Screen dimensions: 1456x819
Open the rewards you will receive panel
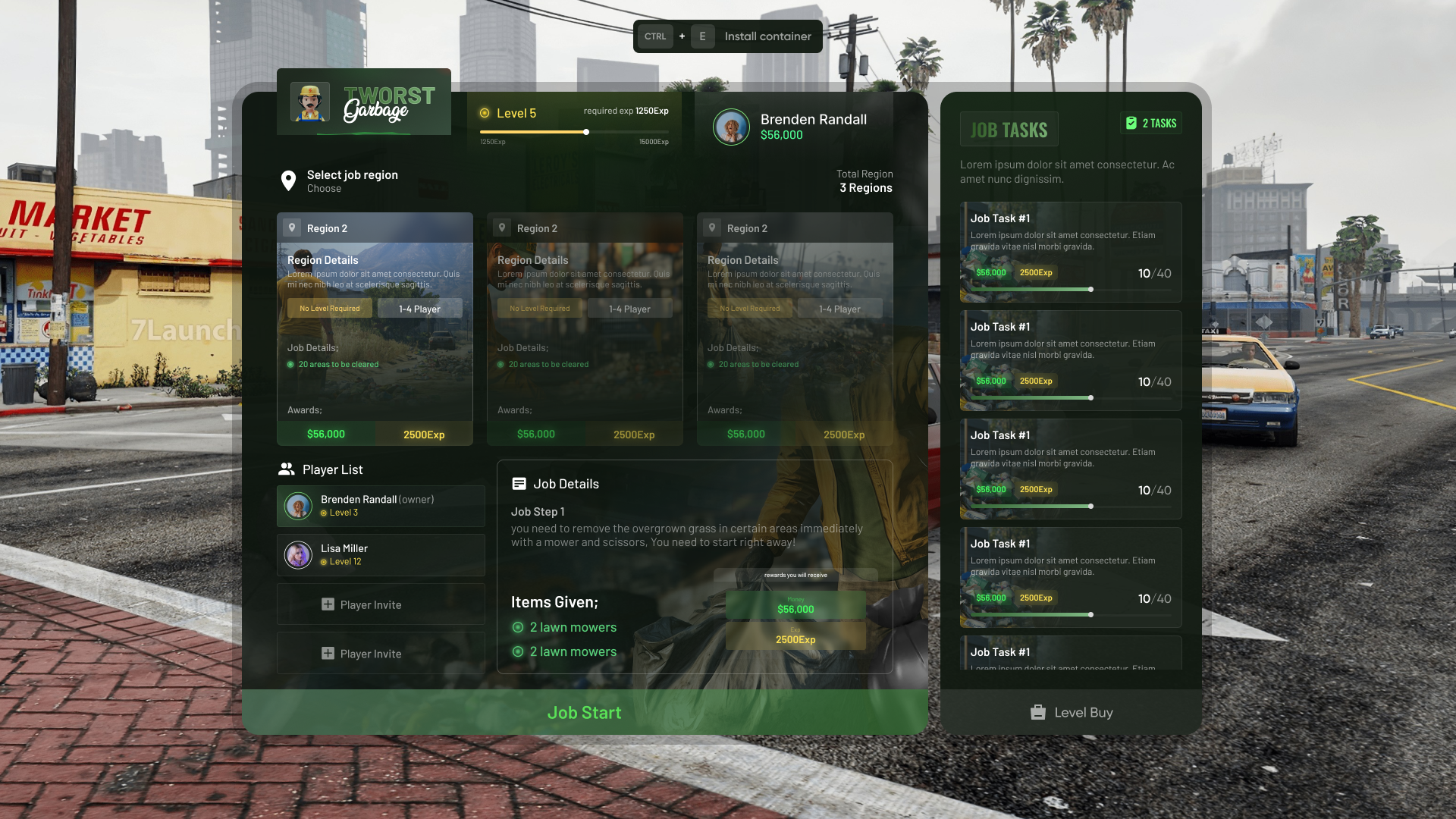click(795, 575)
